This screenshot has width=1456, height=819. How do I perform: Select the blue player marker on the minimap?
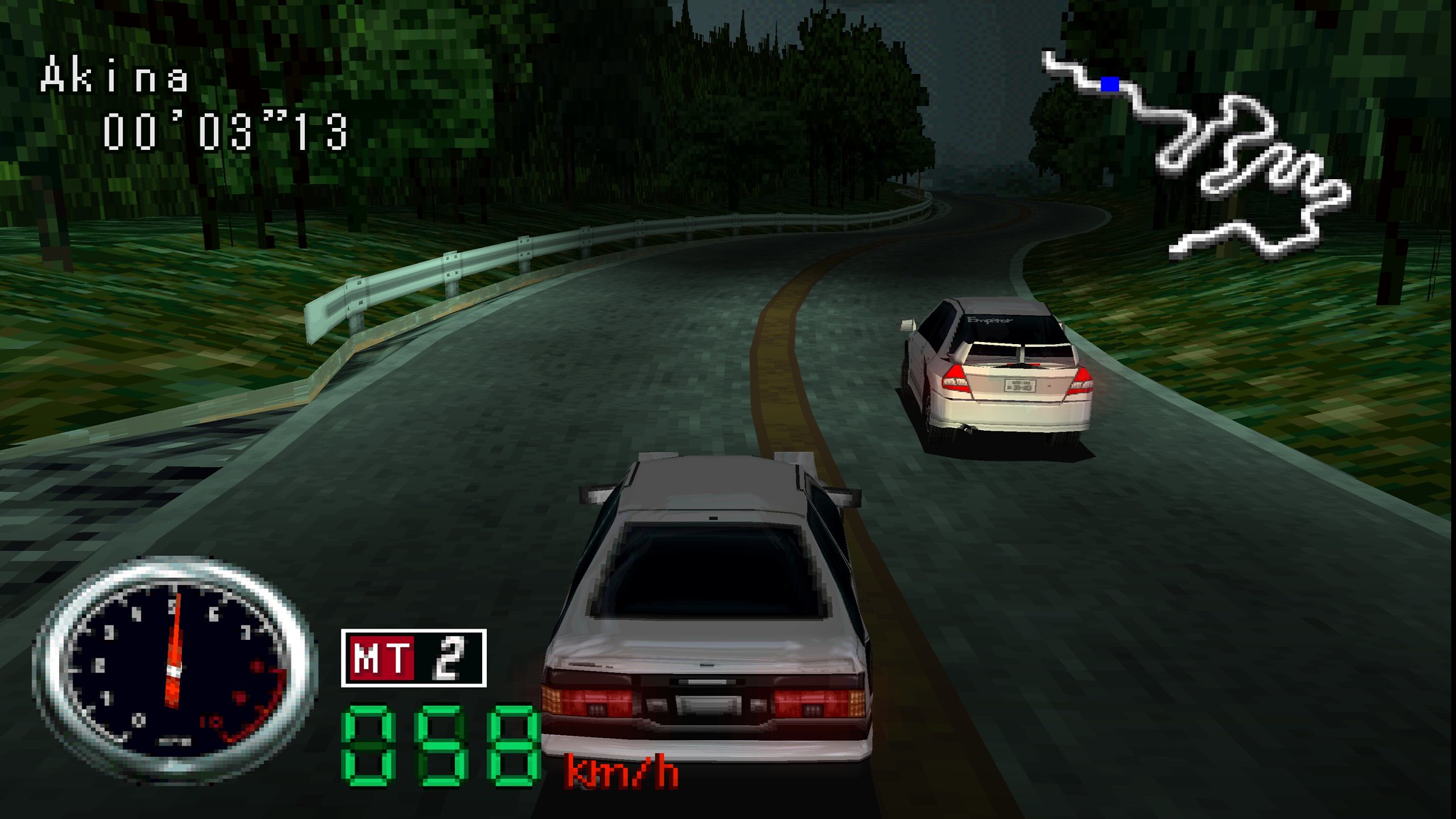(x=1110, y=85)
